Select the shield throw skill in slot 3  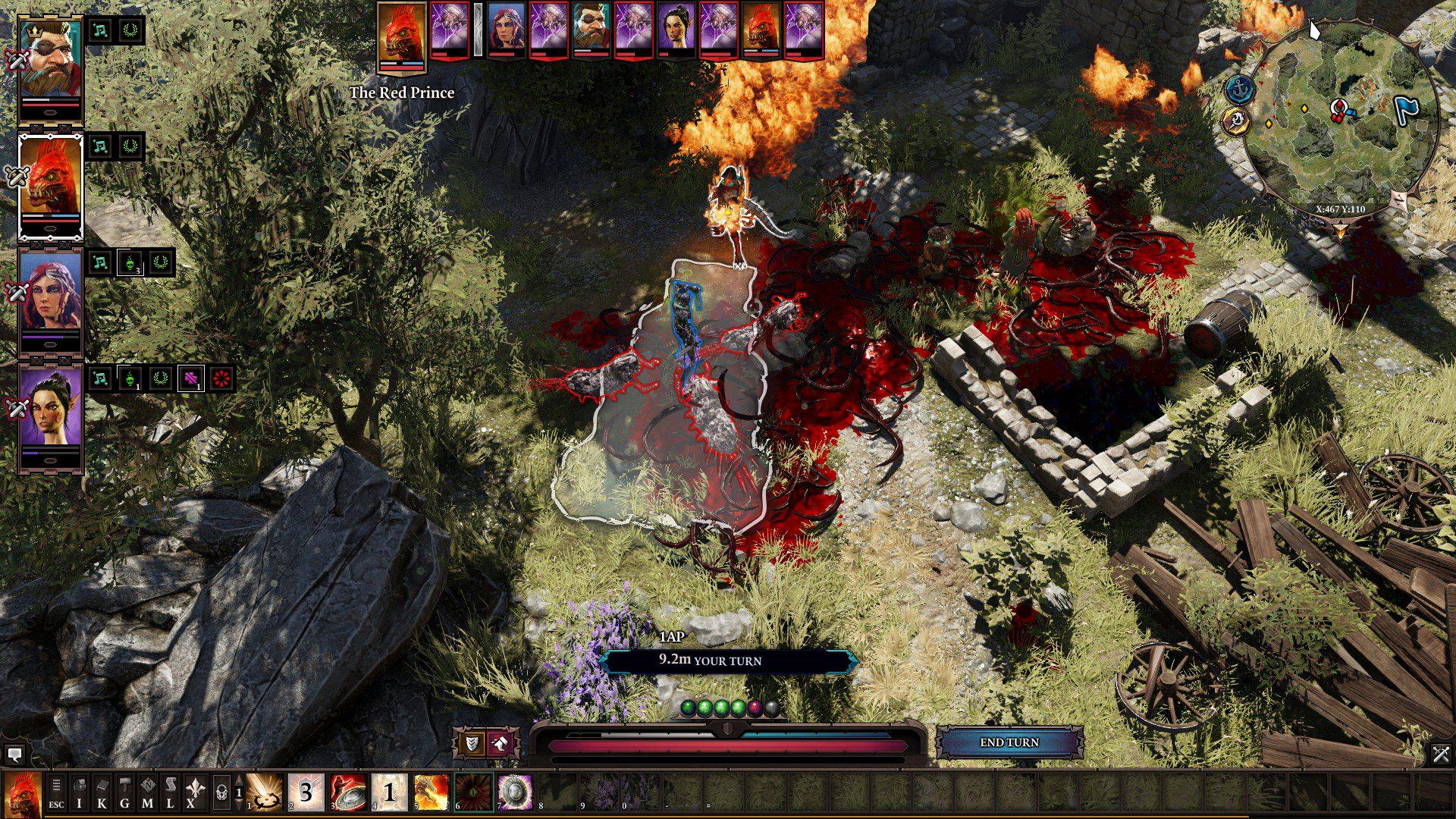pyautogui.click(x=347, y=790)
